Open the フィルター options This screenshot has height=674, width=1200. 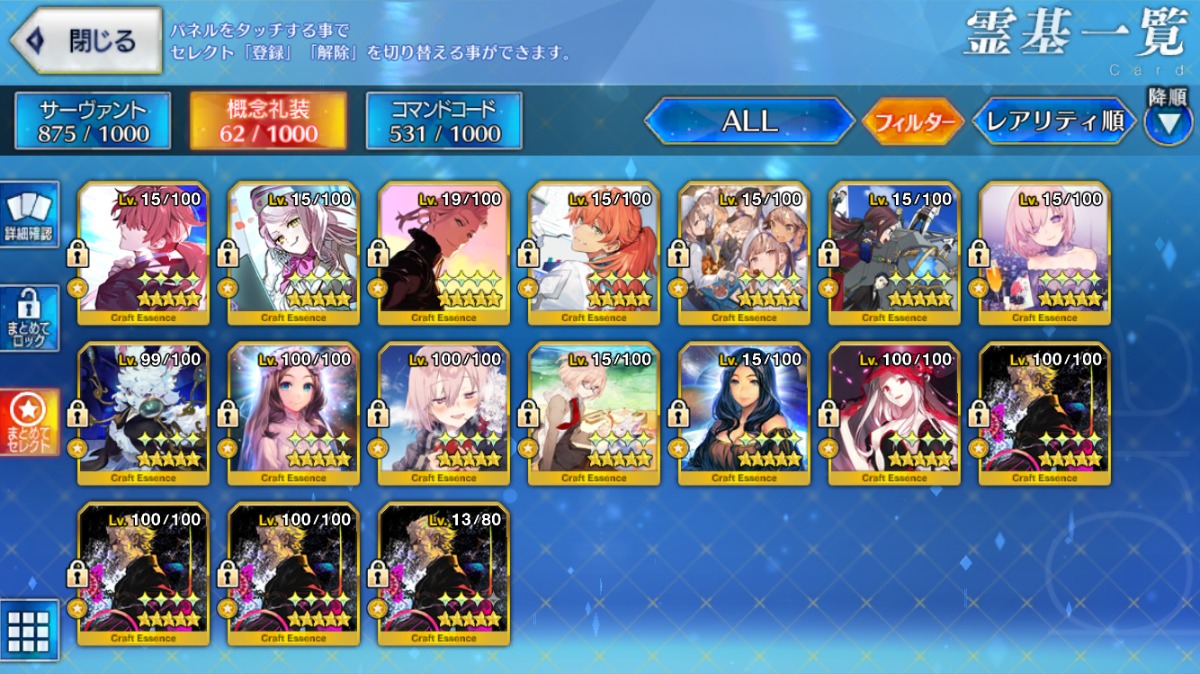pos(912,123)
